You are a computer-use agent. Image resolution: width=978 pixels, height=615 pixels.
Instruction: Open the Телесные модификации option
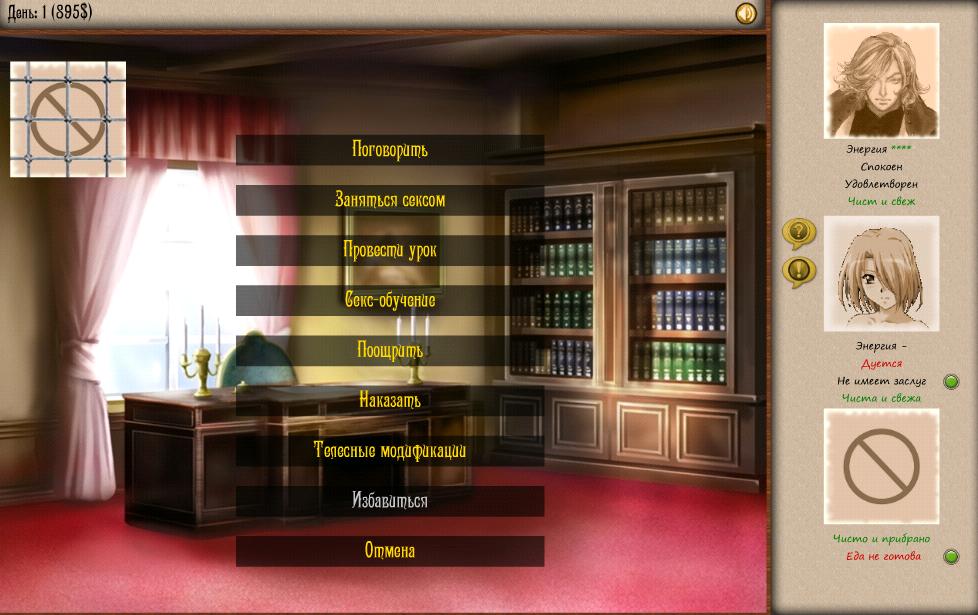pos(390,451)
